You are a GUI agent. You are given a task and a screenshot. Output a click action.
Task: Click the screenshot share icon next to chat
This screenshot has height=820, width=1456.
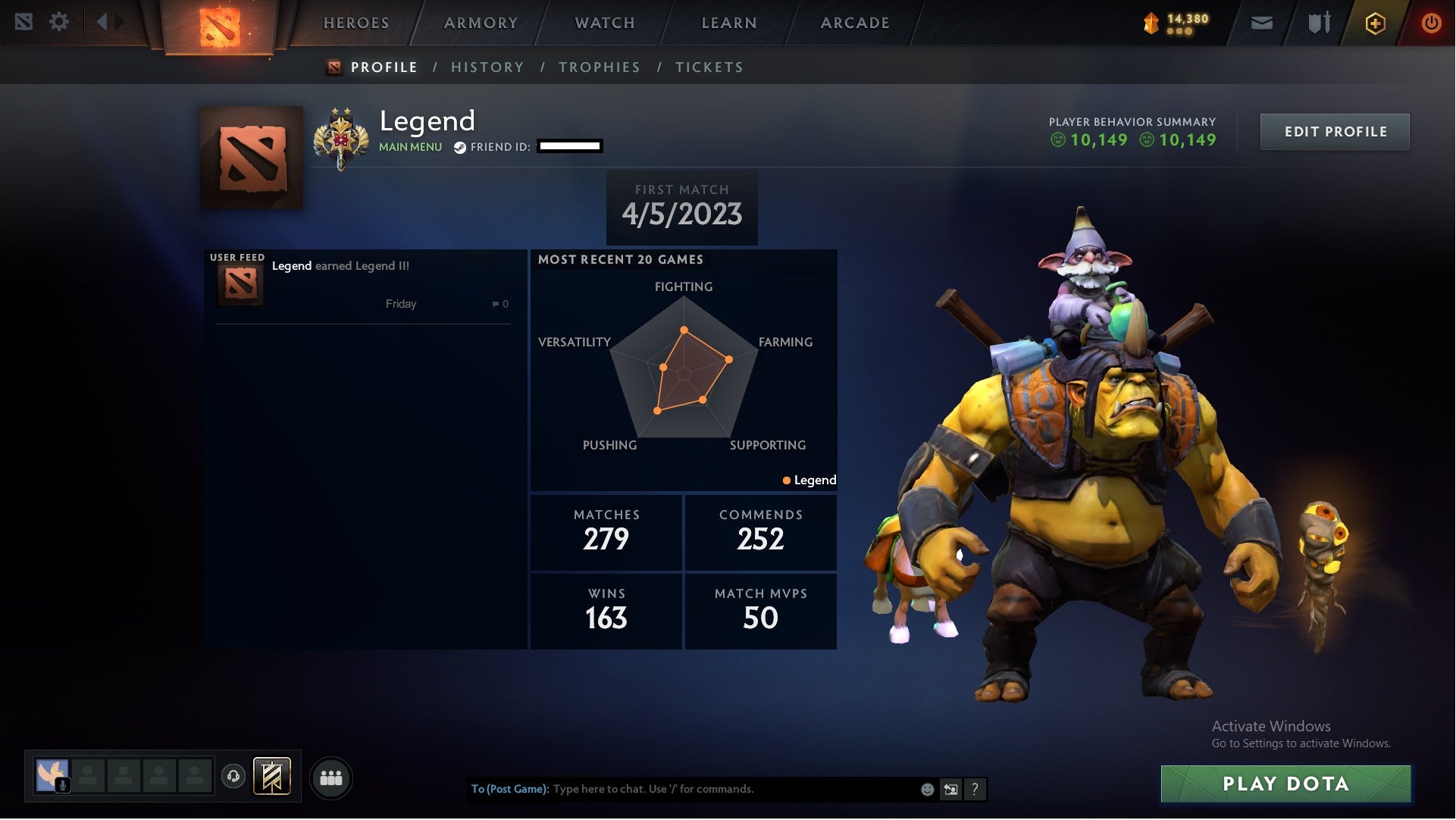[x=950, y=789]
